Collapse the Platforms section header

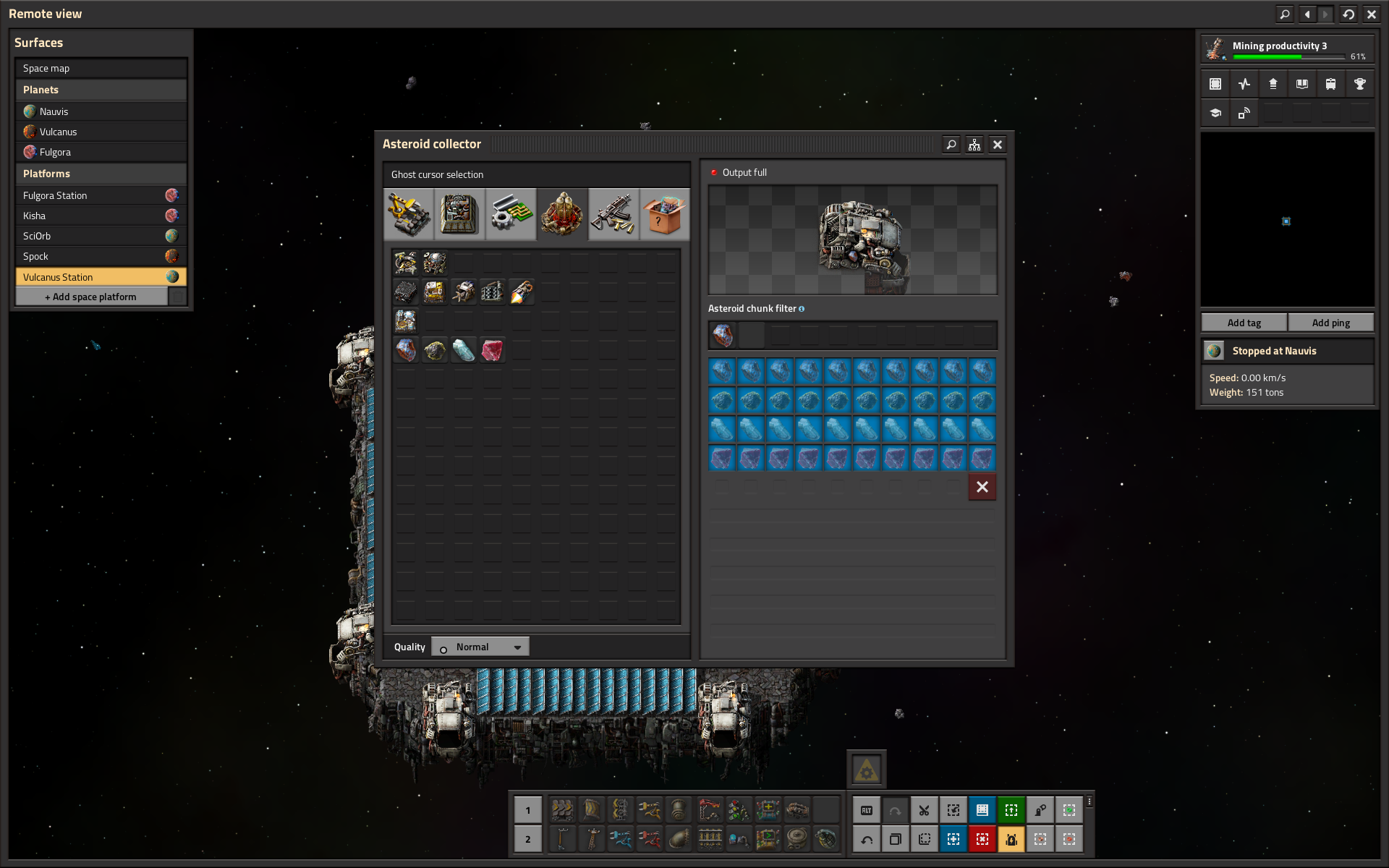[101, 174]
